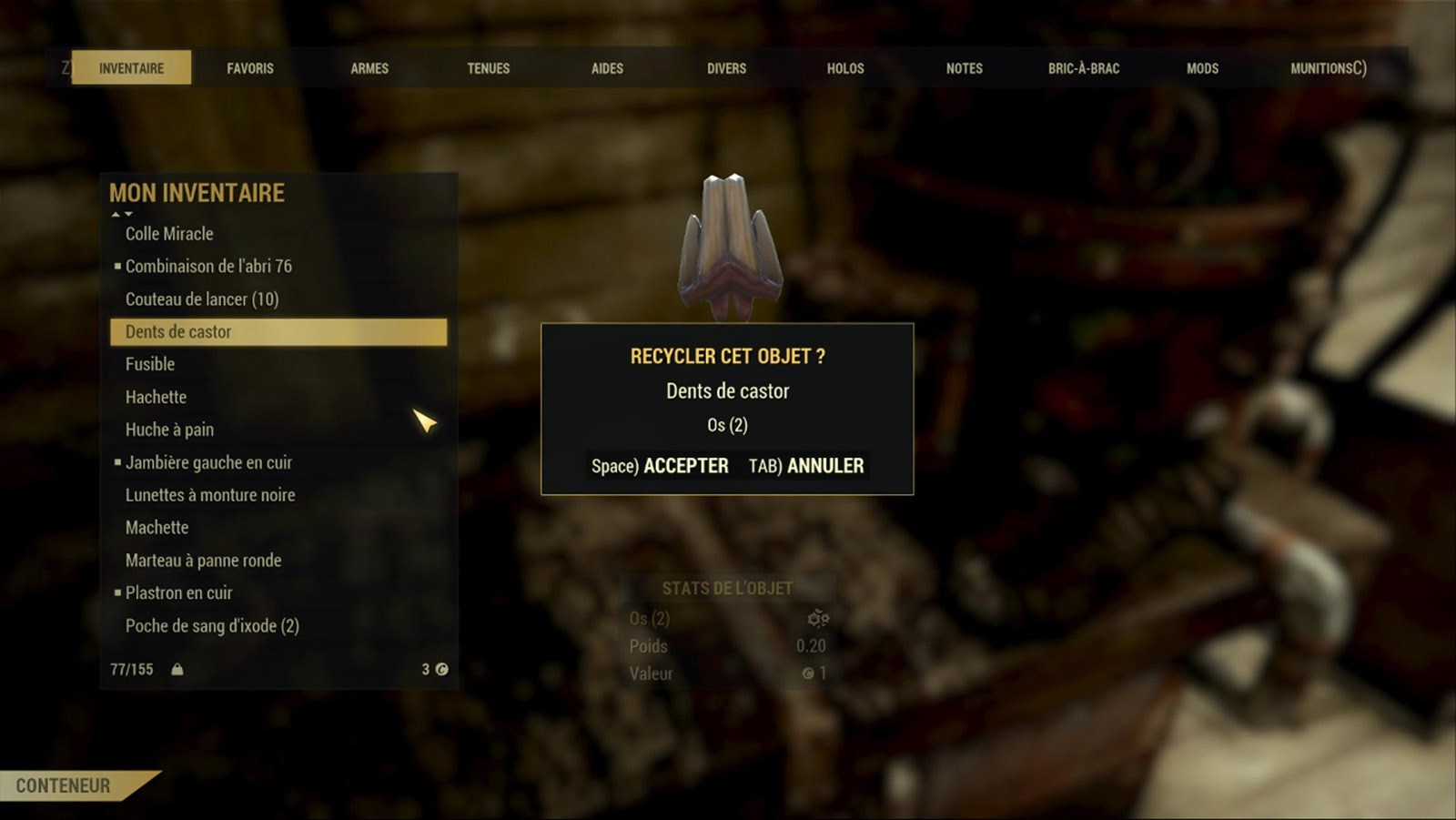The height and width of the screenshot is (820, 1456).
Task: Show the TENUES category
Action: tap(489, 68)
